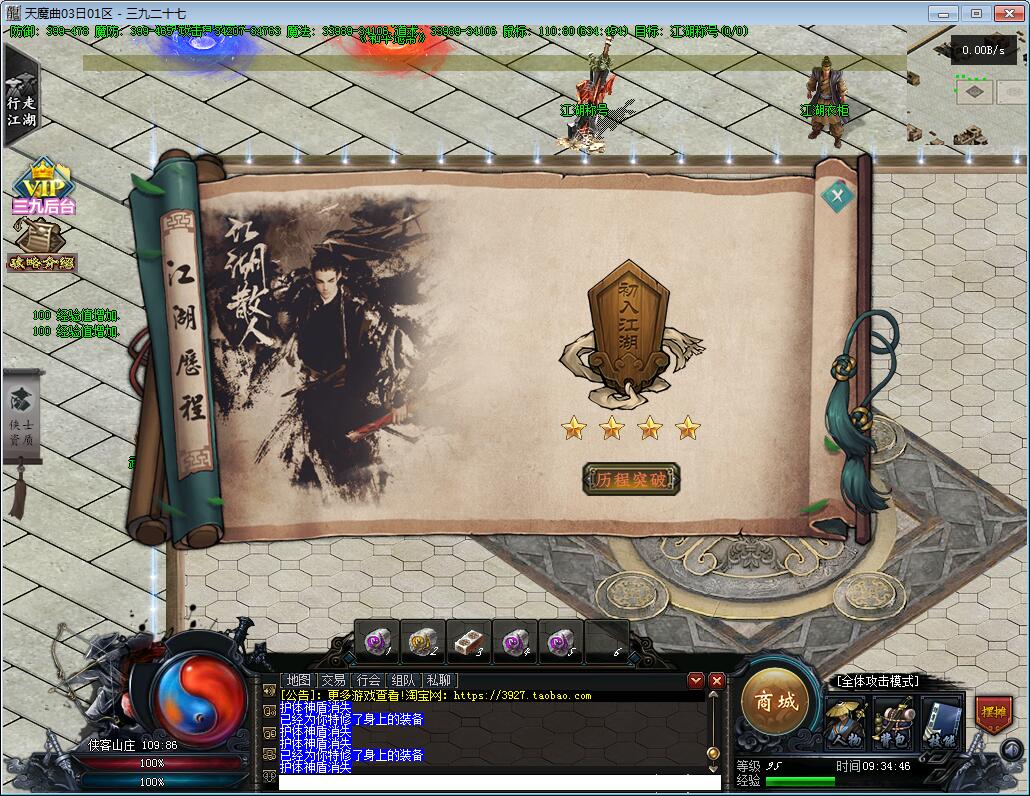Show the 组队 team chat tab

tap(403, 680)
